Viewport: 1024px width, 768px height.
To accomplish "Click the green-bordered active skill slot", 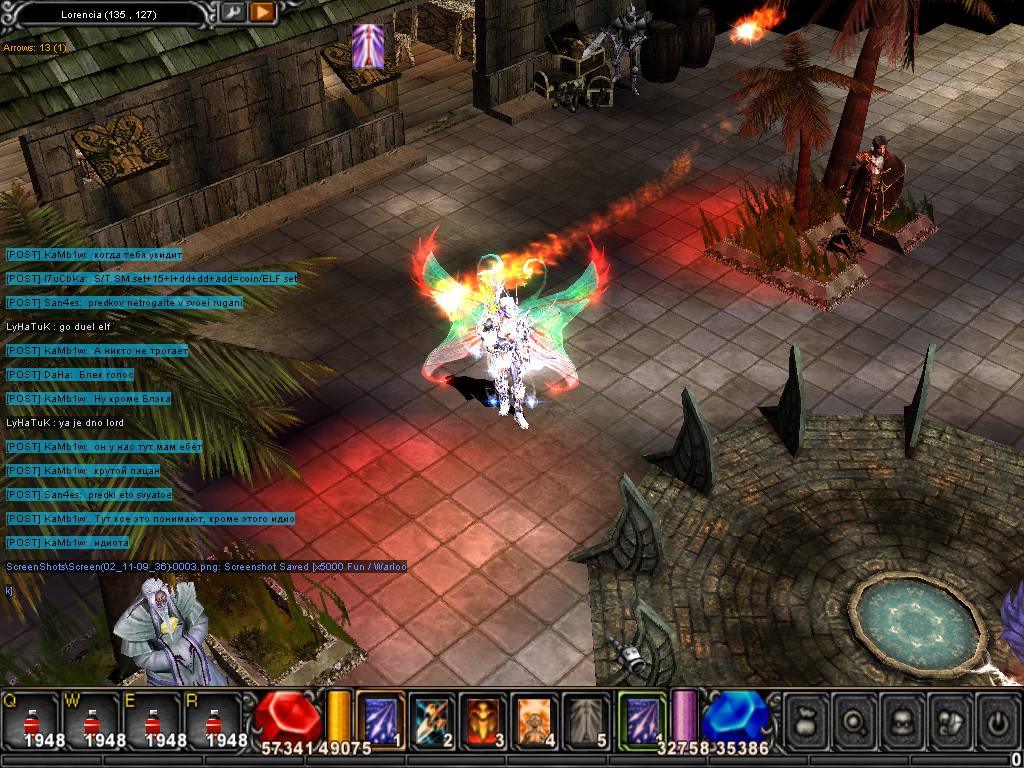I will pos(641,719).
